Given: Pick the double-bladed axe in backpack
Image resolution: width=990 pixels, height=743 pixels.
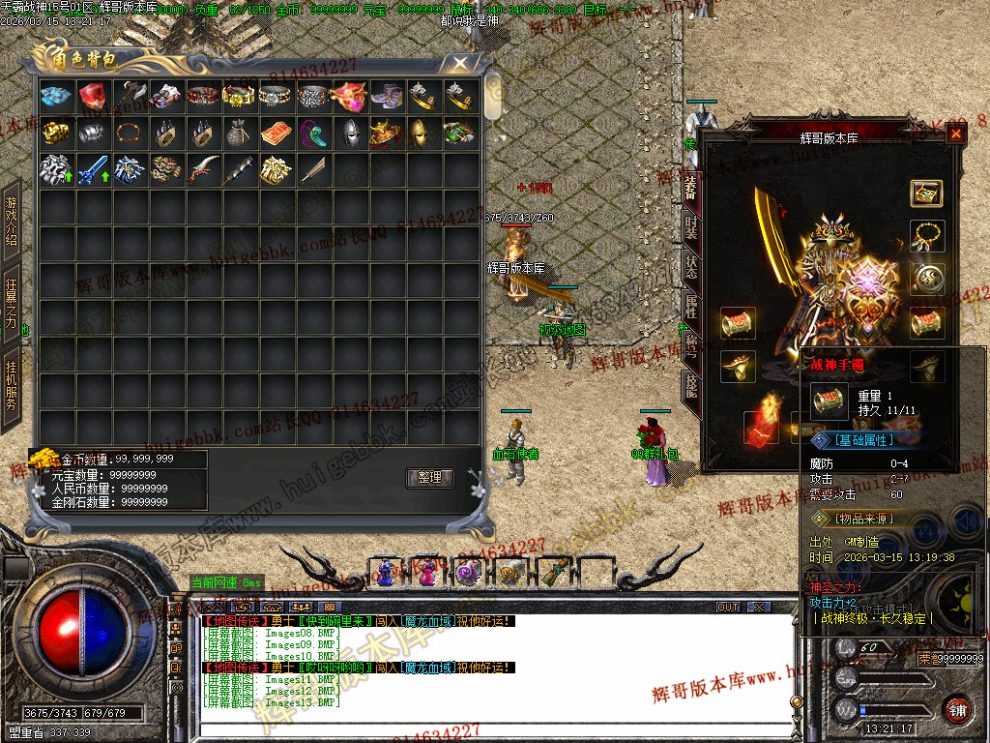Looking at the screenshot, I should click(x=131, y=96).
